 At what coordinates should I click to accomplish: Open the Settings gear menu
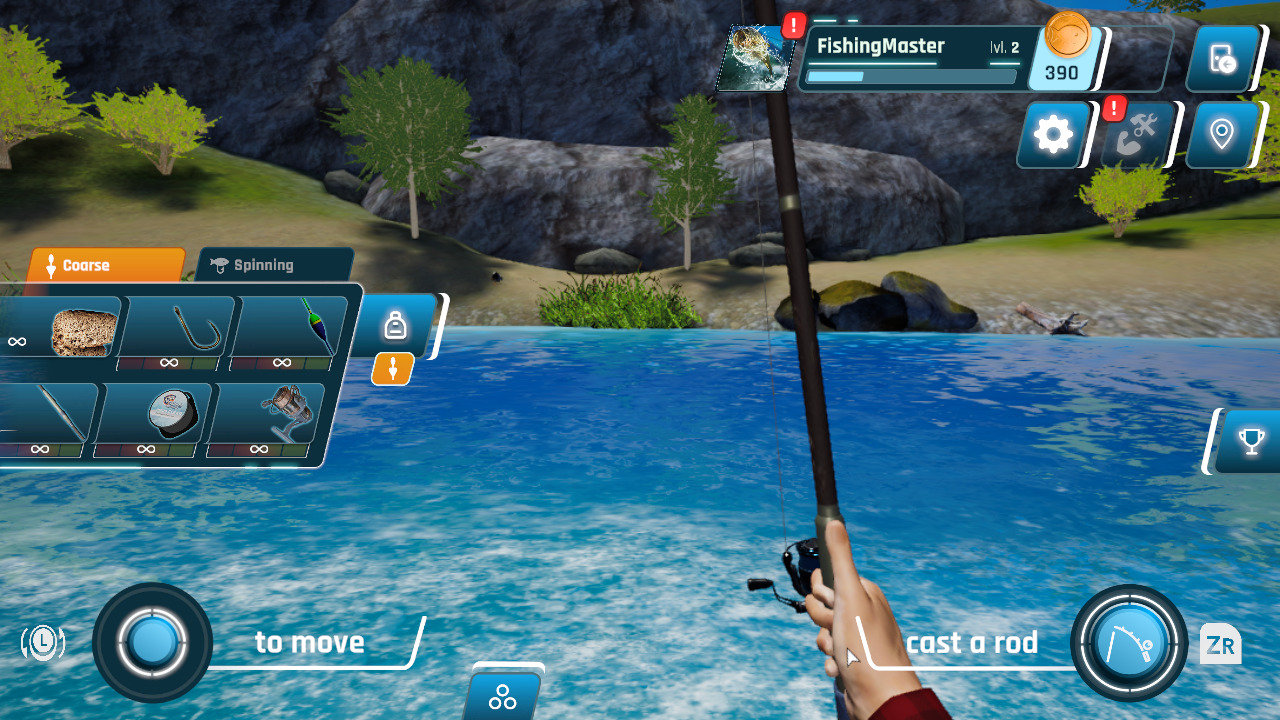(x=1051, y=134)
